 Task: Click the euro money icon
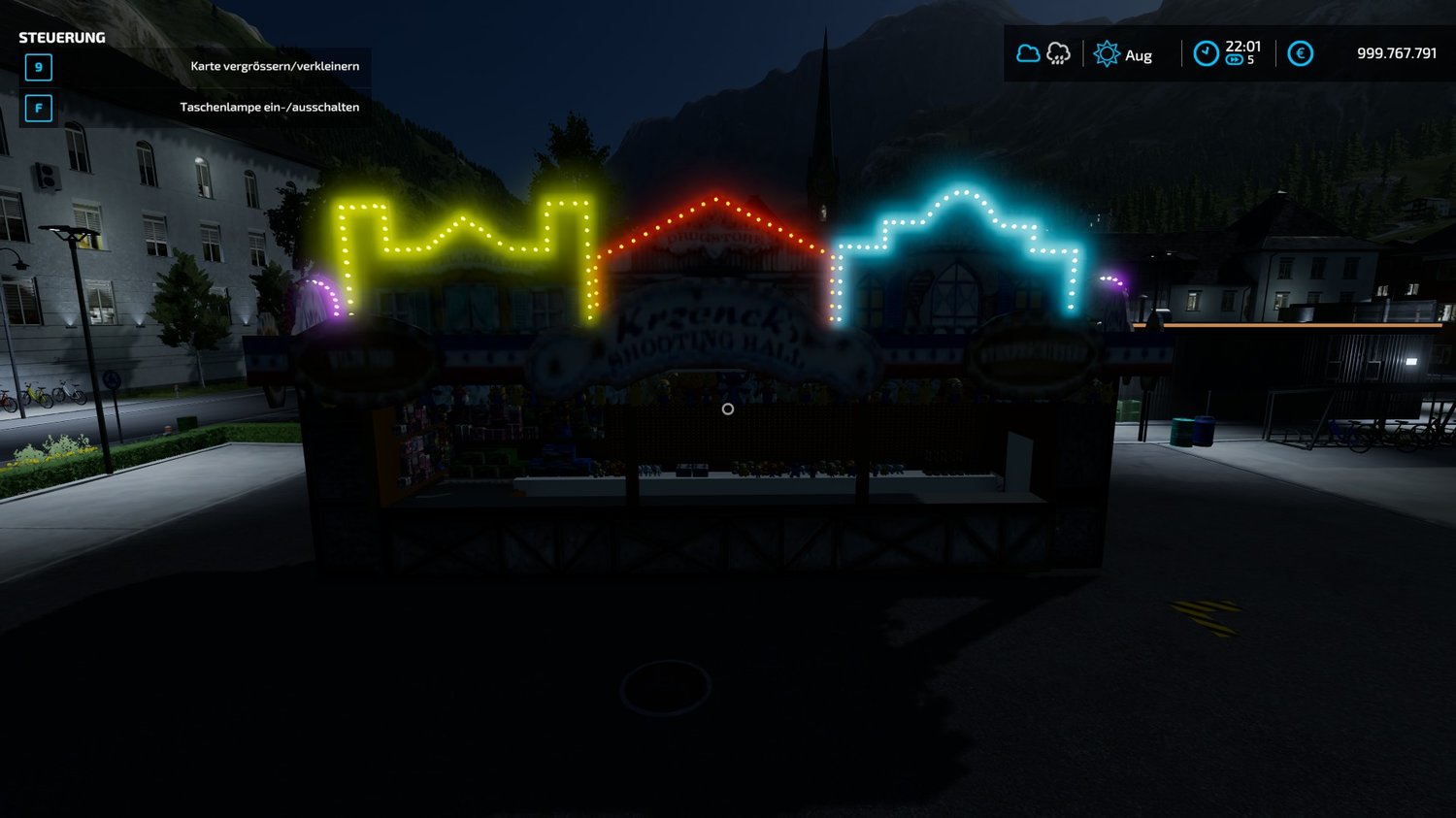(x=1300, y=53)
